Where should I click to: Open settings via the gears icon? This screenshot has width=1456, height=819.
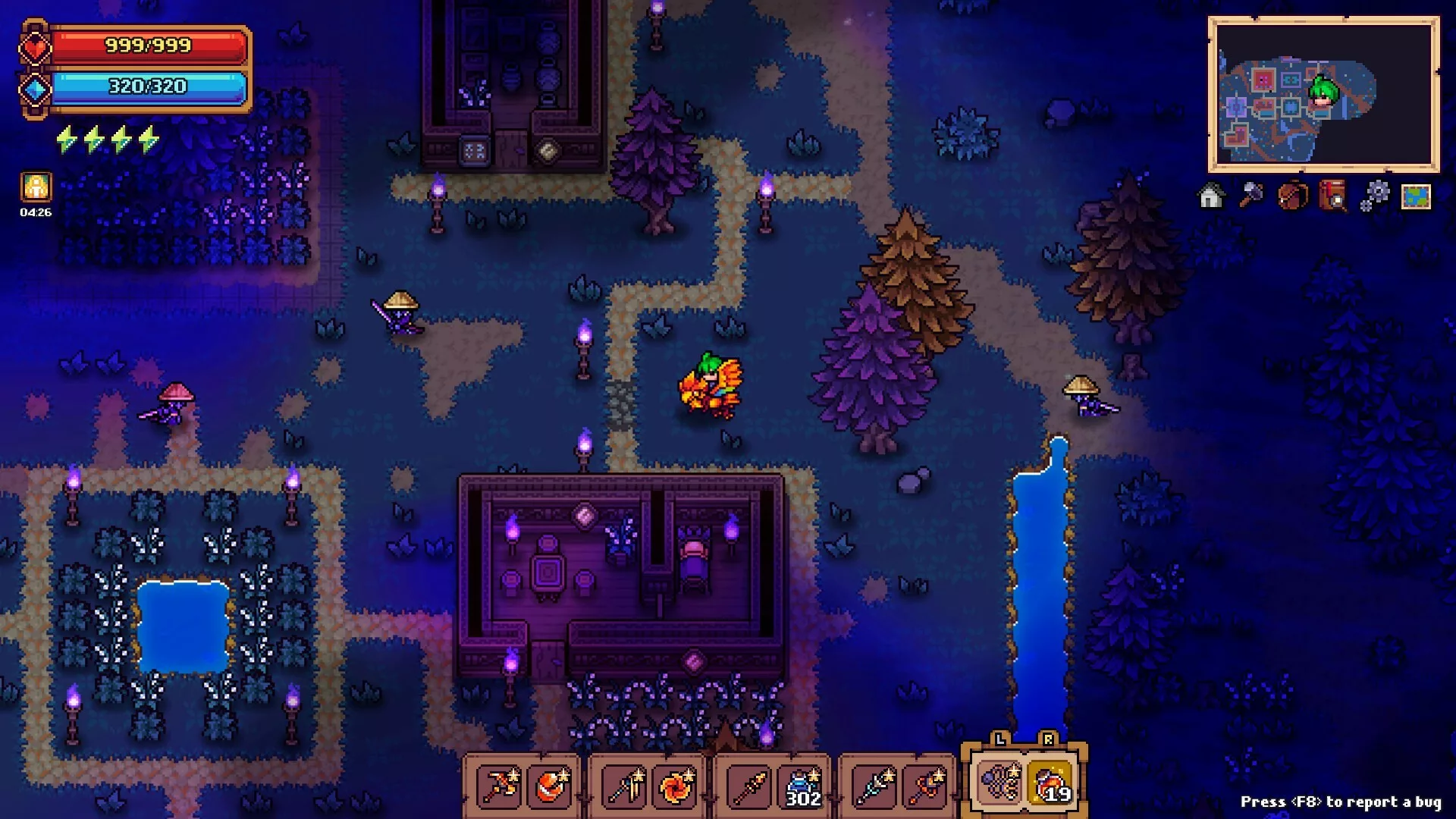[x=1374, y=196]
